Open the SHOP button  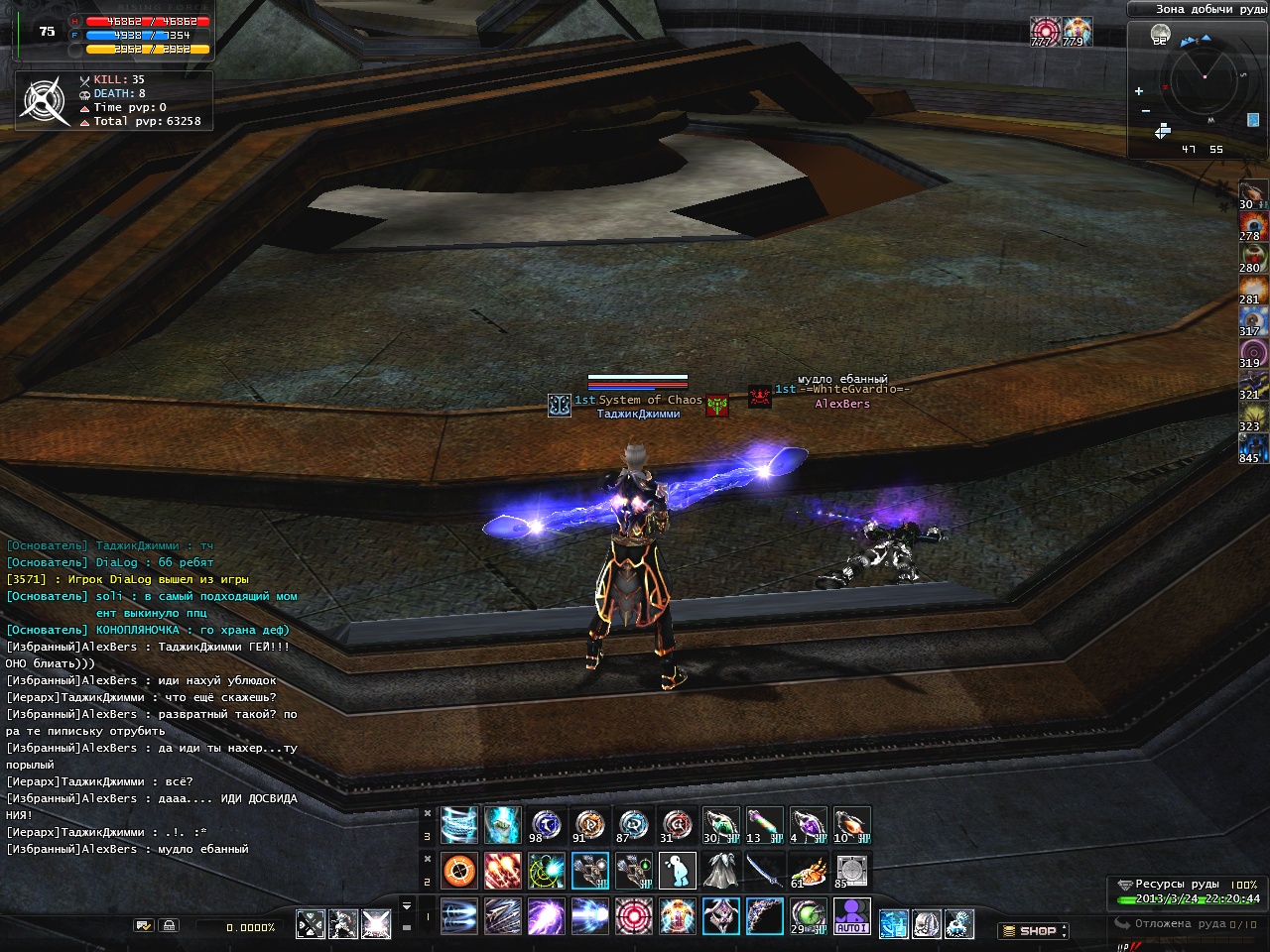click(x=1032, y=931)
